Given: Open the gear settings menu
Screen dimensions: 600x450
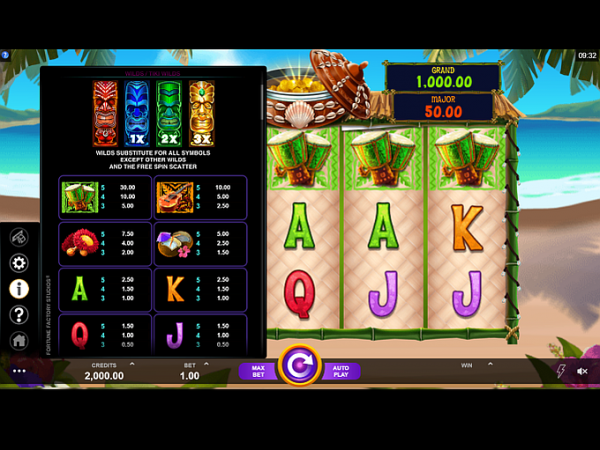Looking at the screenshot, I should click(19, 263).
